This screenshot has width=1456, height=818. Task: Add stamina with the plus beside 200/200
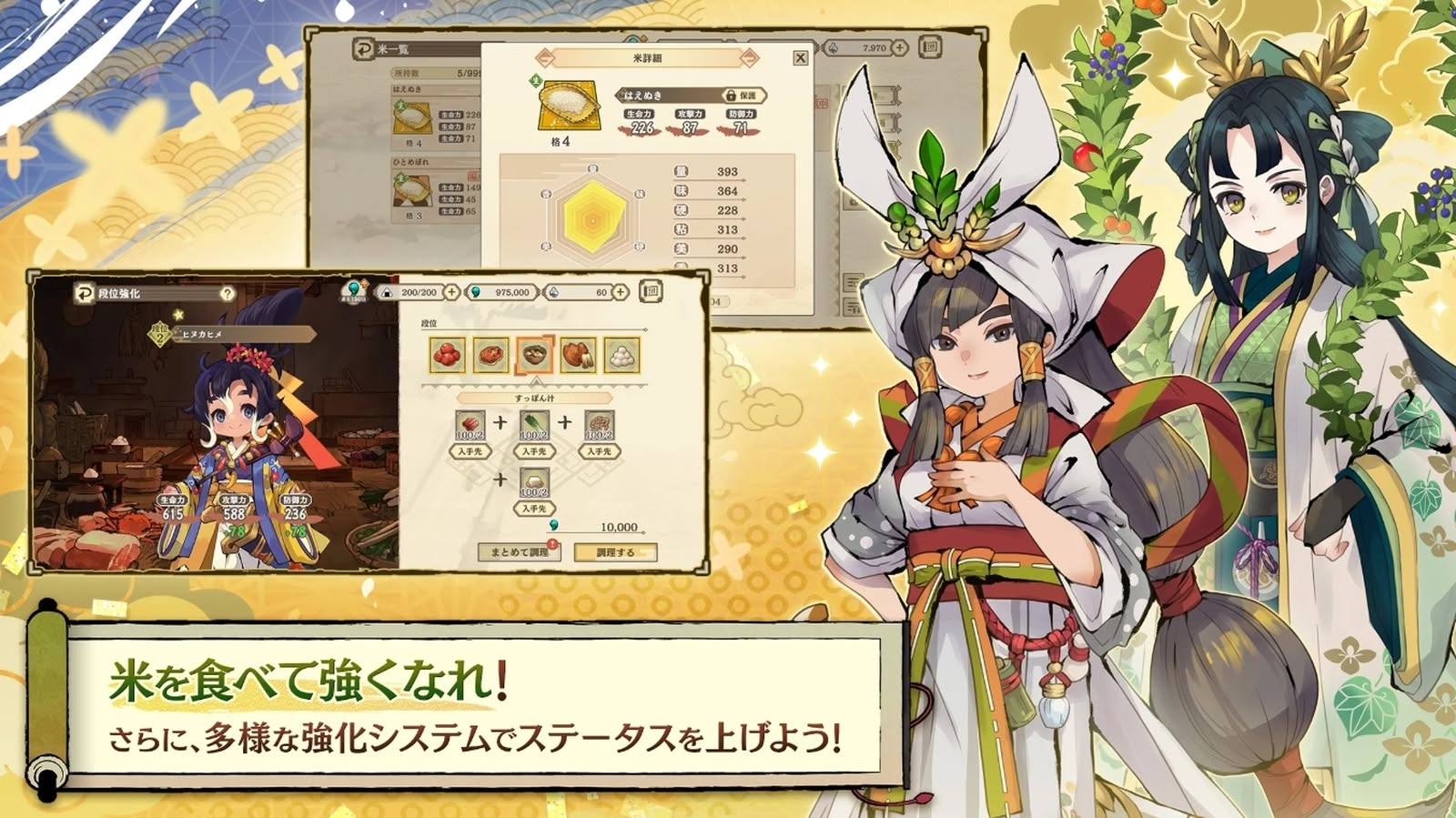pos(451,292)
